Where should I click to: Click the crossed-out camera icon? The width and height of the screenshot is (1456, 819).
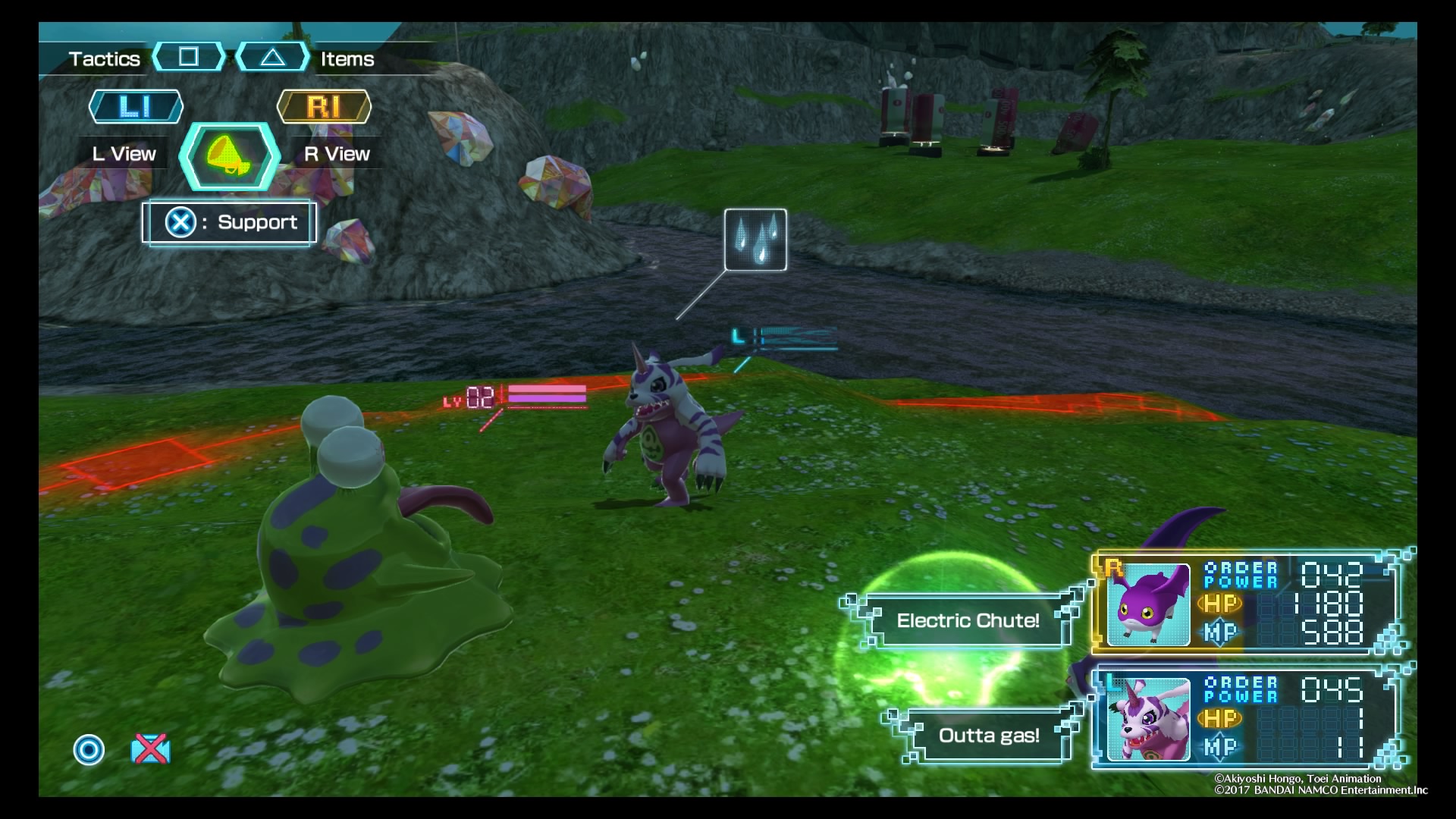[150, 749]
